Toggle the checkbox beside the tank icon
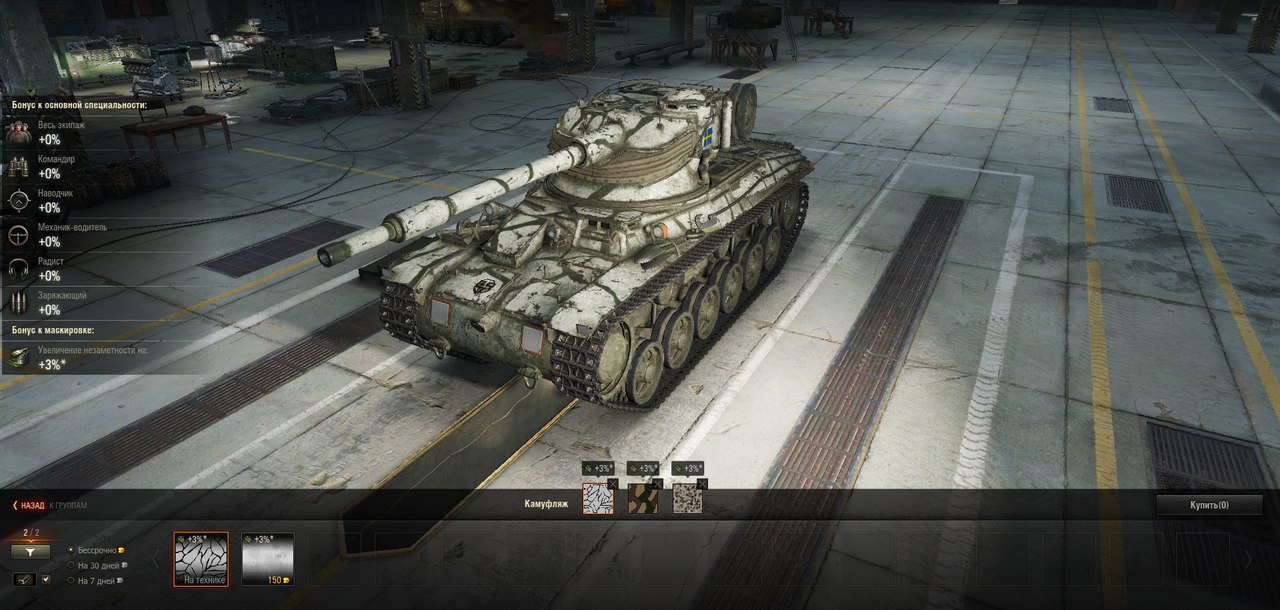This screenshot has width=1280, height=610. pos(46,579)
